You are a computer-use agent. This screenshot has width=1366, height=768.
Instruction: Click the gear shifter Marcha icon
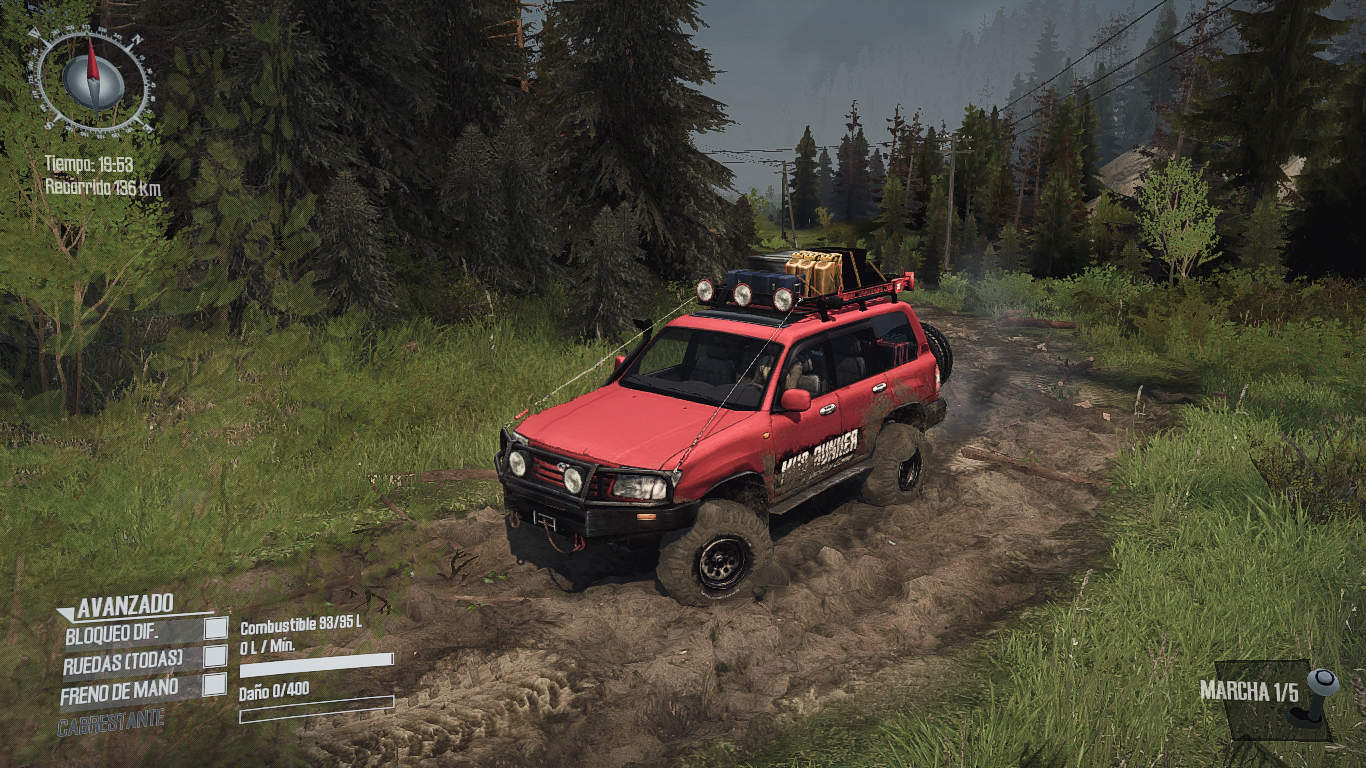pos(1319,694)
